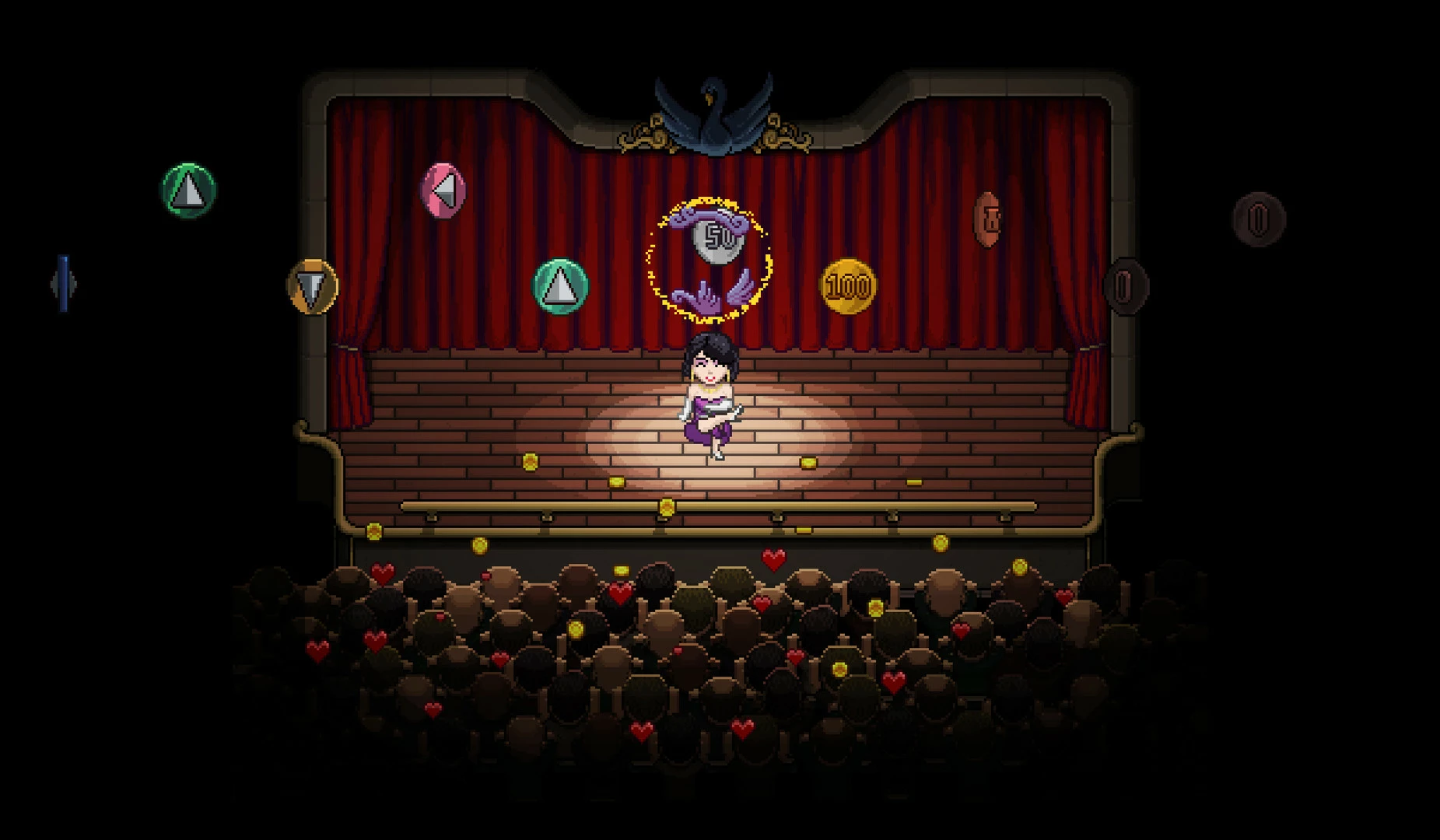Select the gold 100 coin token
The height and width of the screenshot is (840, 1440).
(x=848, y=286)
